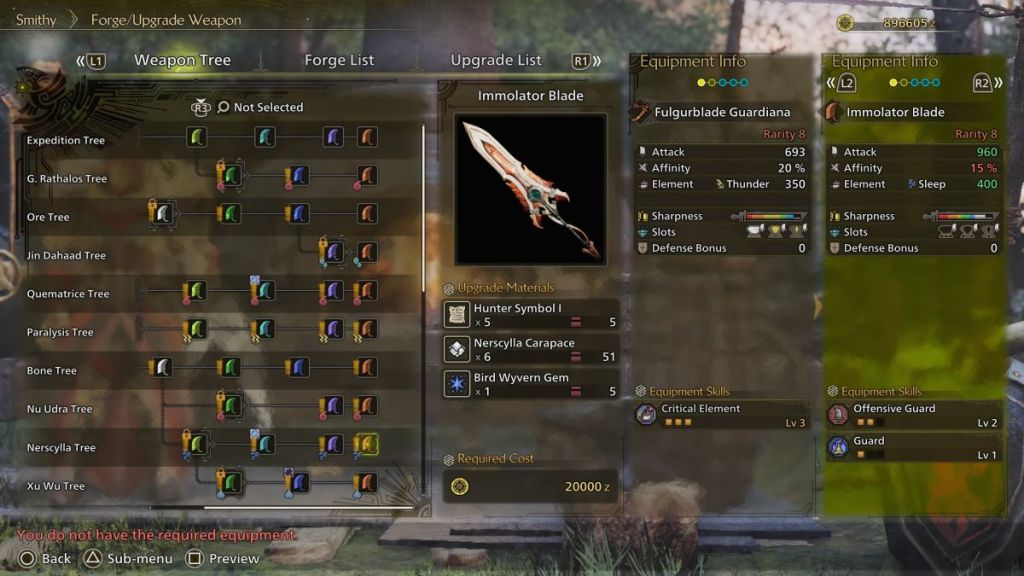1024x576 pixels.
Task: Choose the Xu Wu Tree row label
Action: (x=56, y=486)
